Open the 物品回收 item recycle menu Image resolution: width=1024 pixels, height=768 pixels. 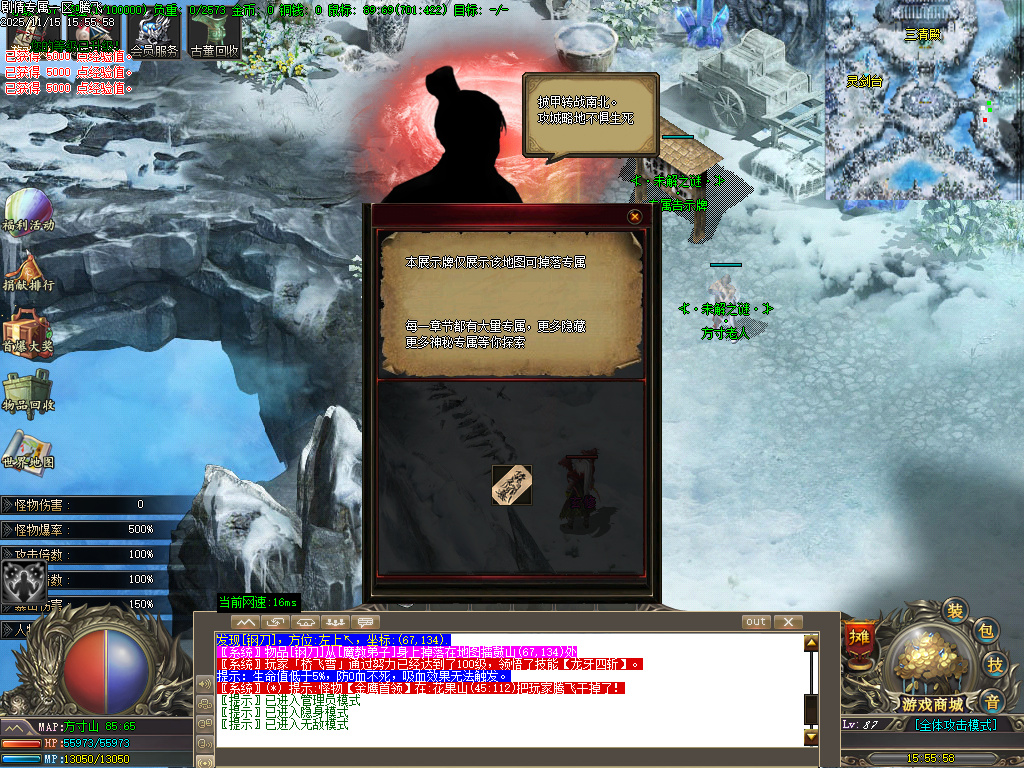click(27, 390)
